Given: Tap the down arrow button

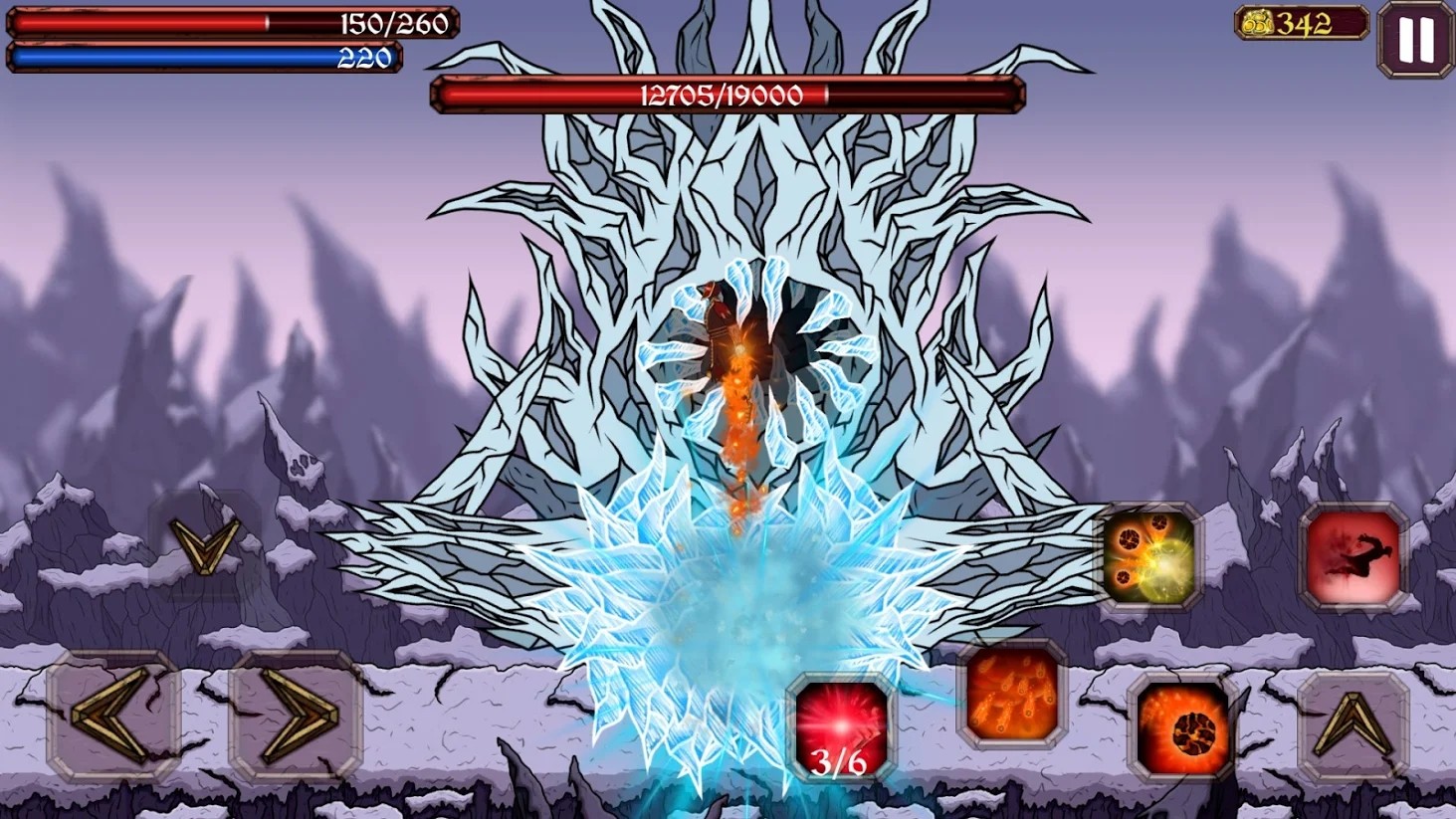Looking at the screenshot, I should 205,545.
